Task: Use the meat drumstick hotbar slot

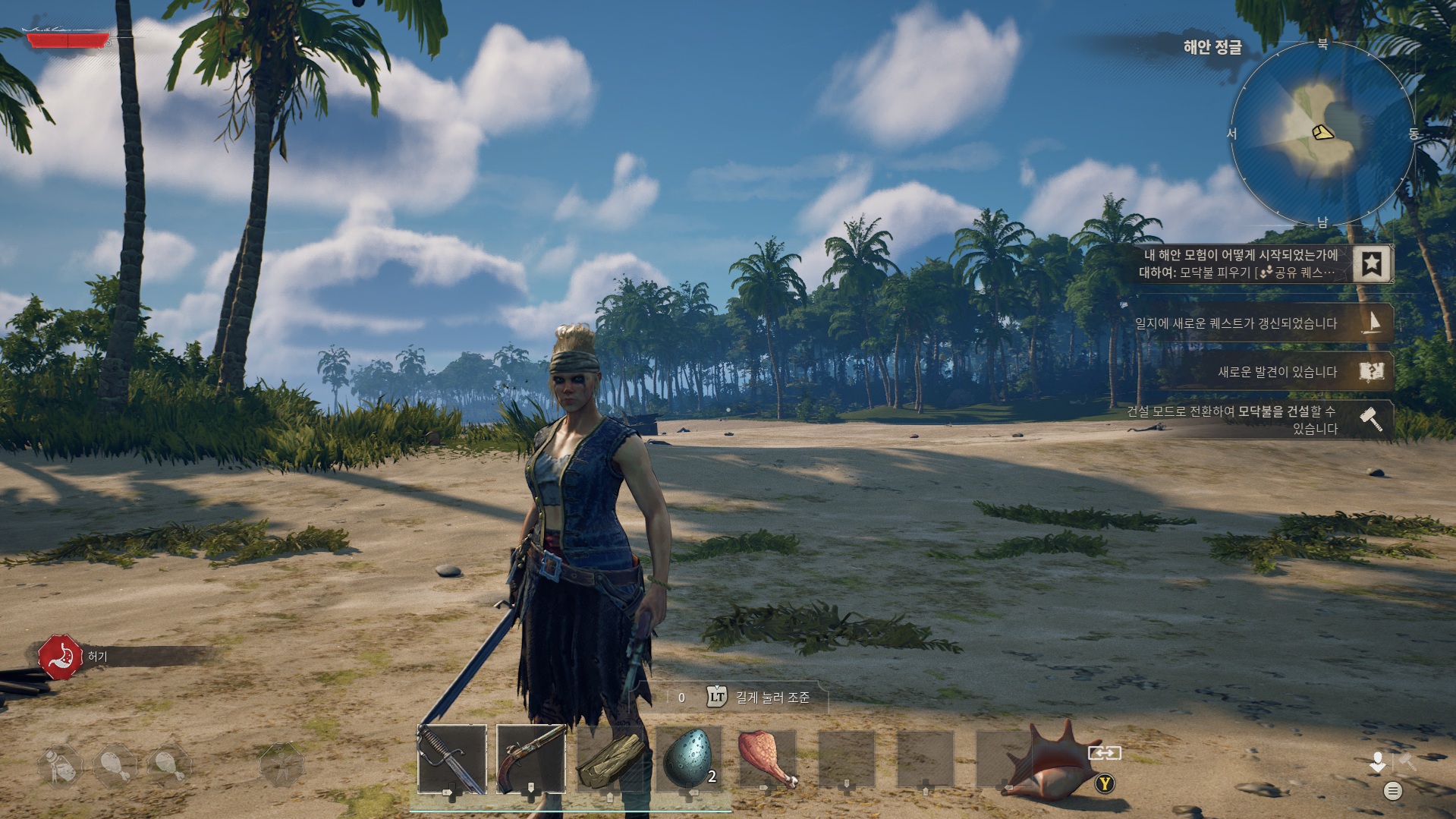Action: click(x=767, y=759)
